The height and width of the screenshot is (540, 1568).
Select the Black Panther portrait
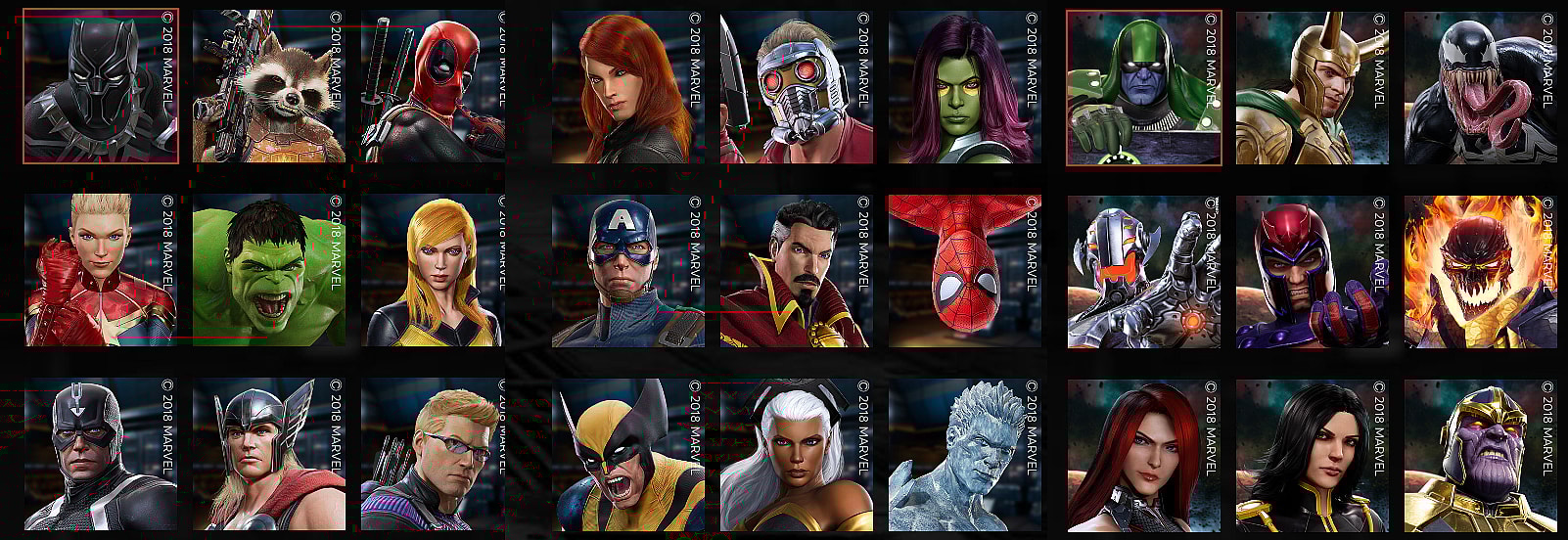(101, 87)
